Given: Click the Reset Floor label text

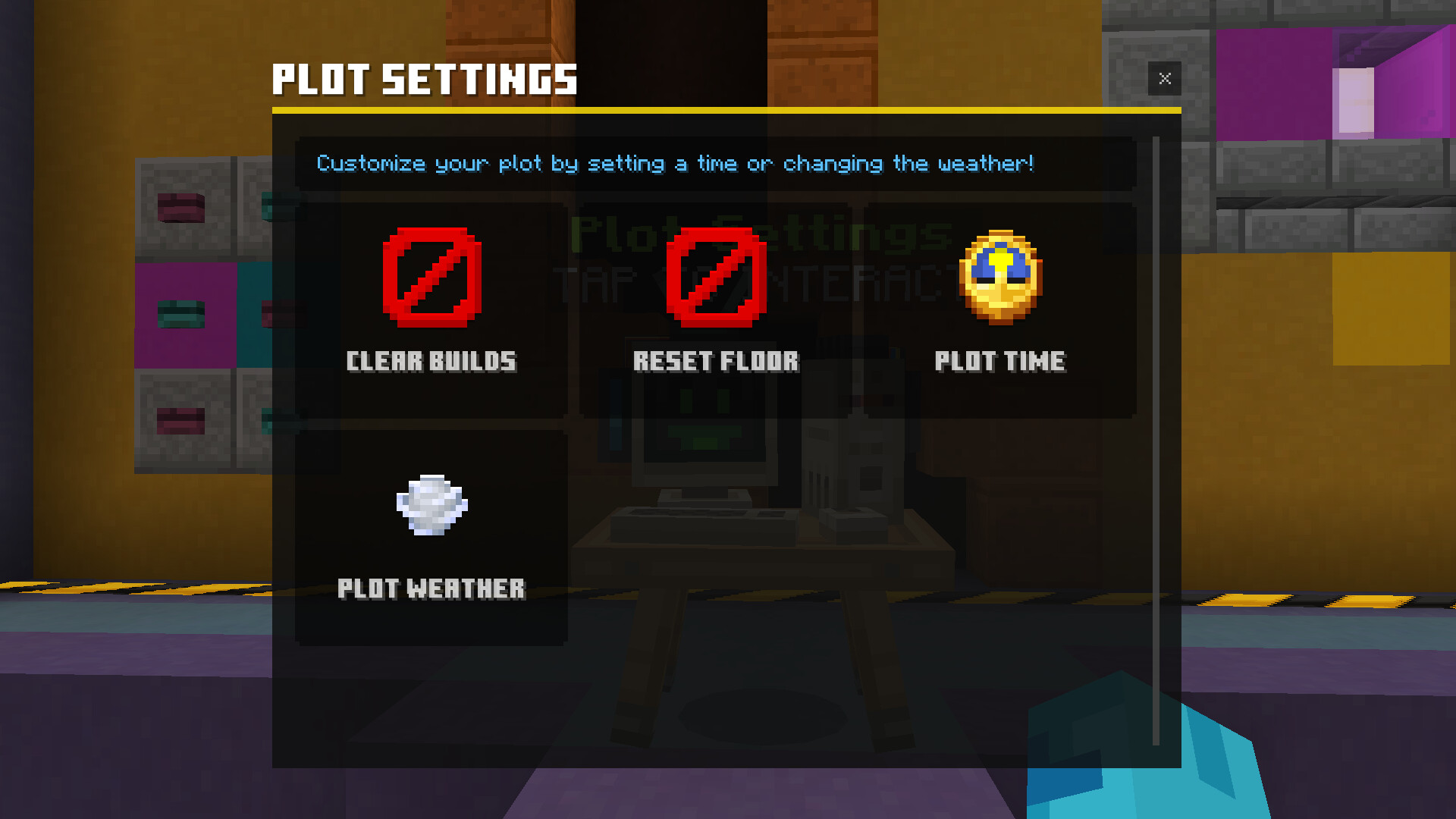Looking at the screenshot, I should pos(716,361).
